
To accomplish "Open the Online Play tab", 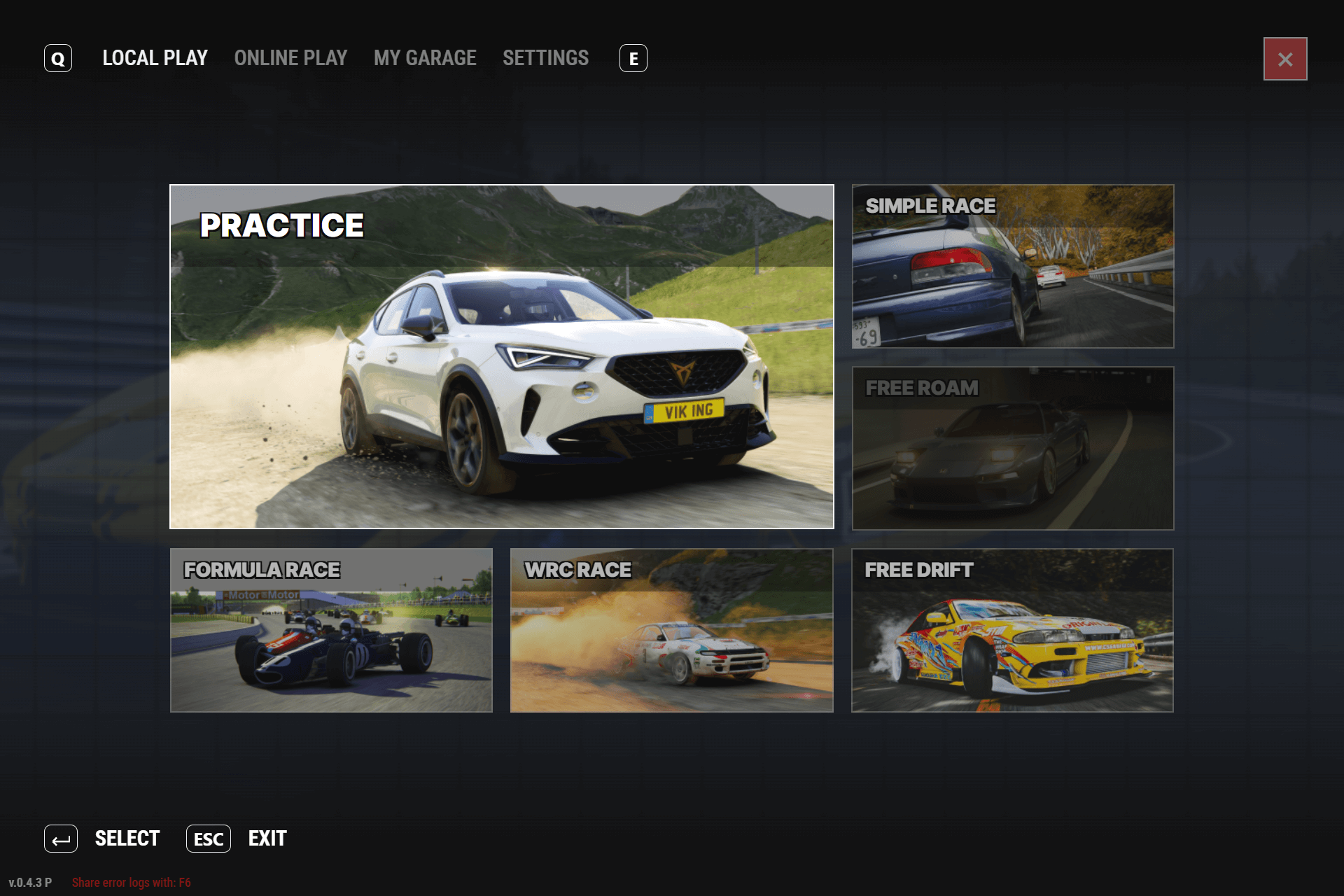I will point(290,58).
